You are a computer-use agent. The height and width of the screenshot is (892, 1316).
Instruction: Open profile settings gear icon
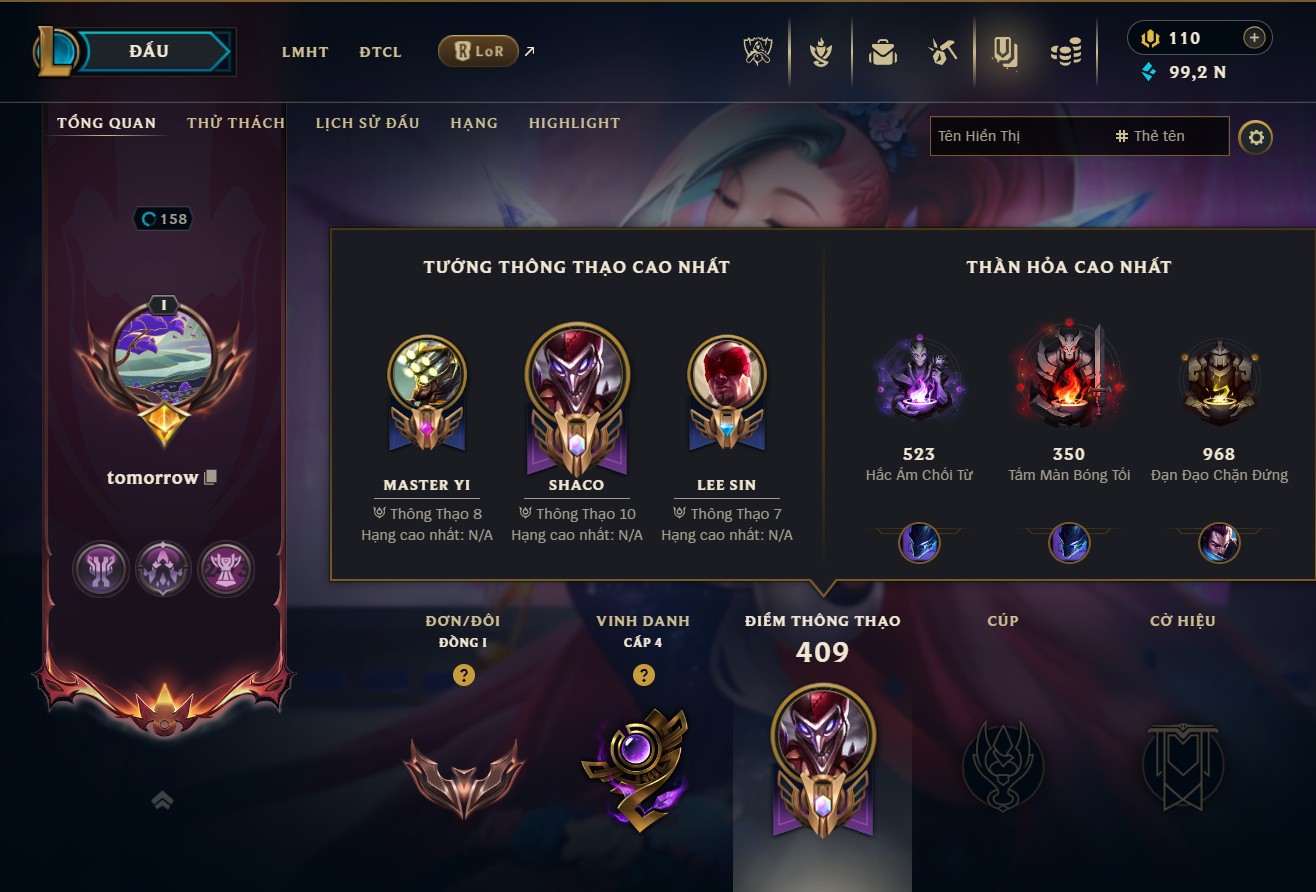[x=1256, y=137]
